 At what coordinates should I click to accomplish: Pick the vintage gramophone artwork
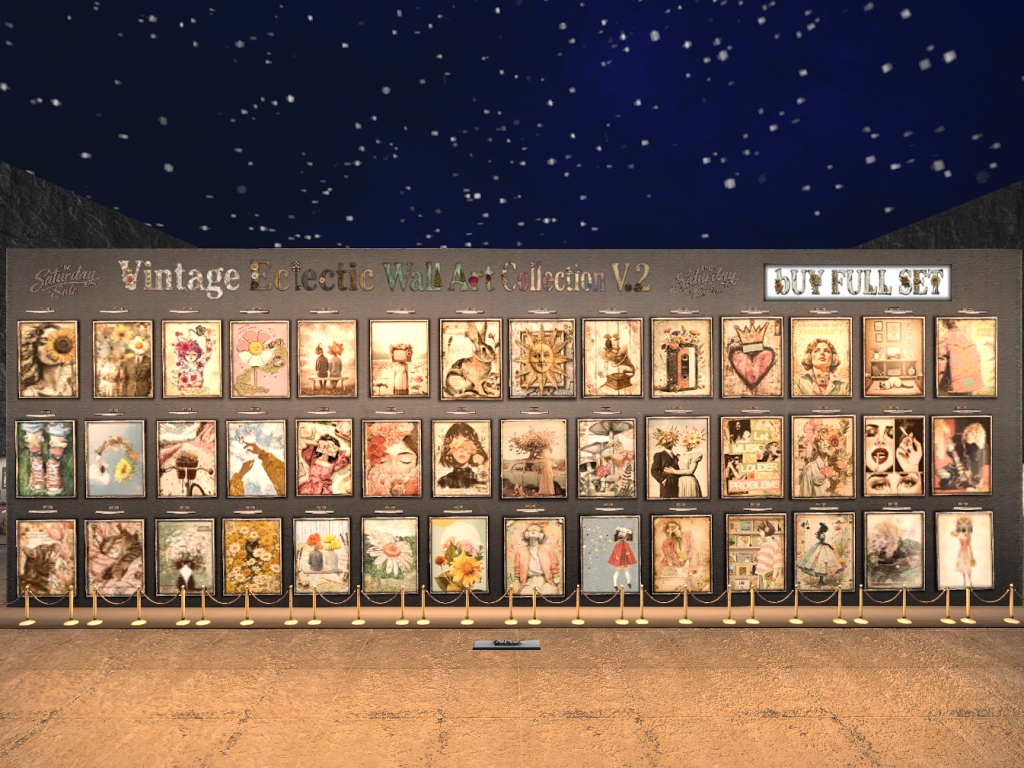click(x=612, y=357)
